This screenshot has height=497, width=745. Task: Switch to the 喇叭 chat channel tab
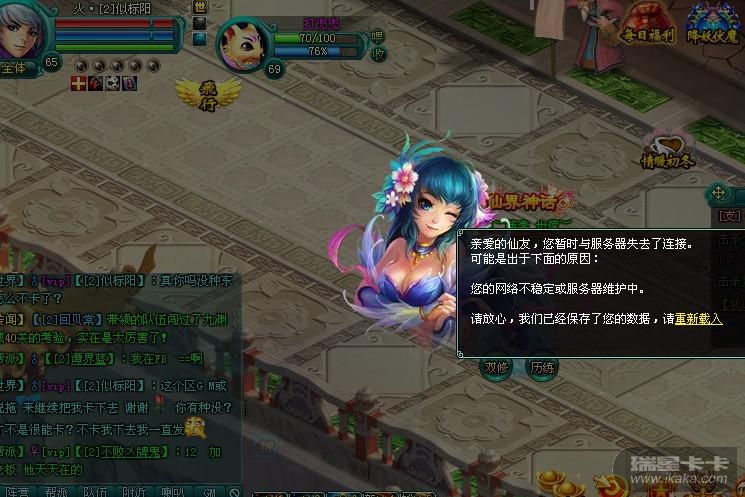[171, 491]
